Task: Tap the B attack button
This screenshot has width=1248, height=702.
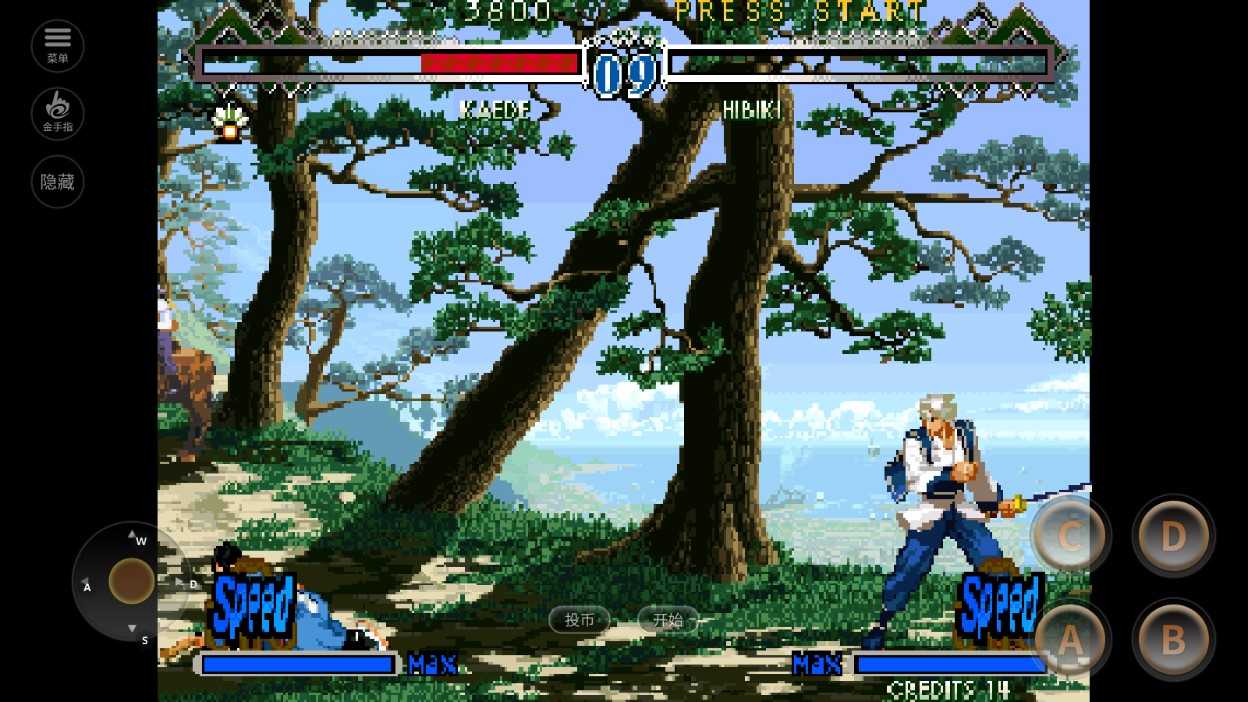Action: [1173, 640]
